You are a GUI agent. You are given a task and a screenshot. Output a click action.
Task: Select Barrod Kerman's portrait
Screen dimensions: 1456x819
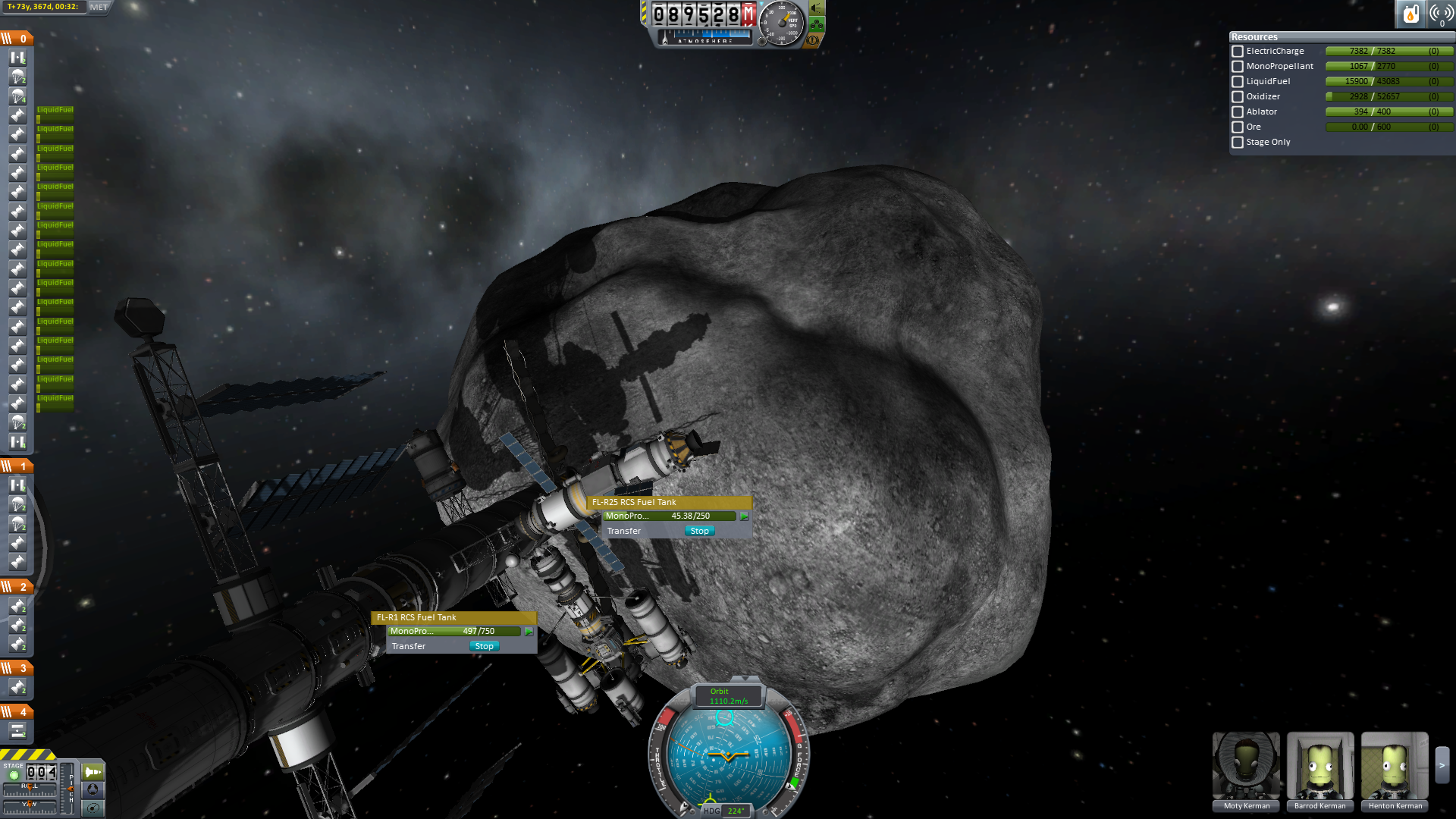[x=1320, y=766]
